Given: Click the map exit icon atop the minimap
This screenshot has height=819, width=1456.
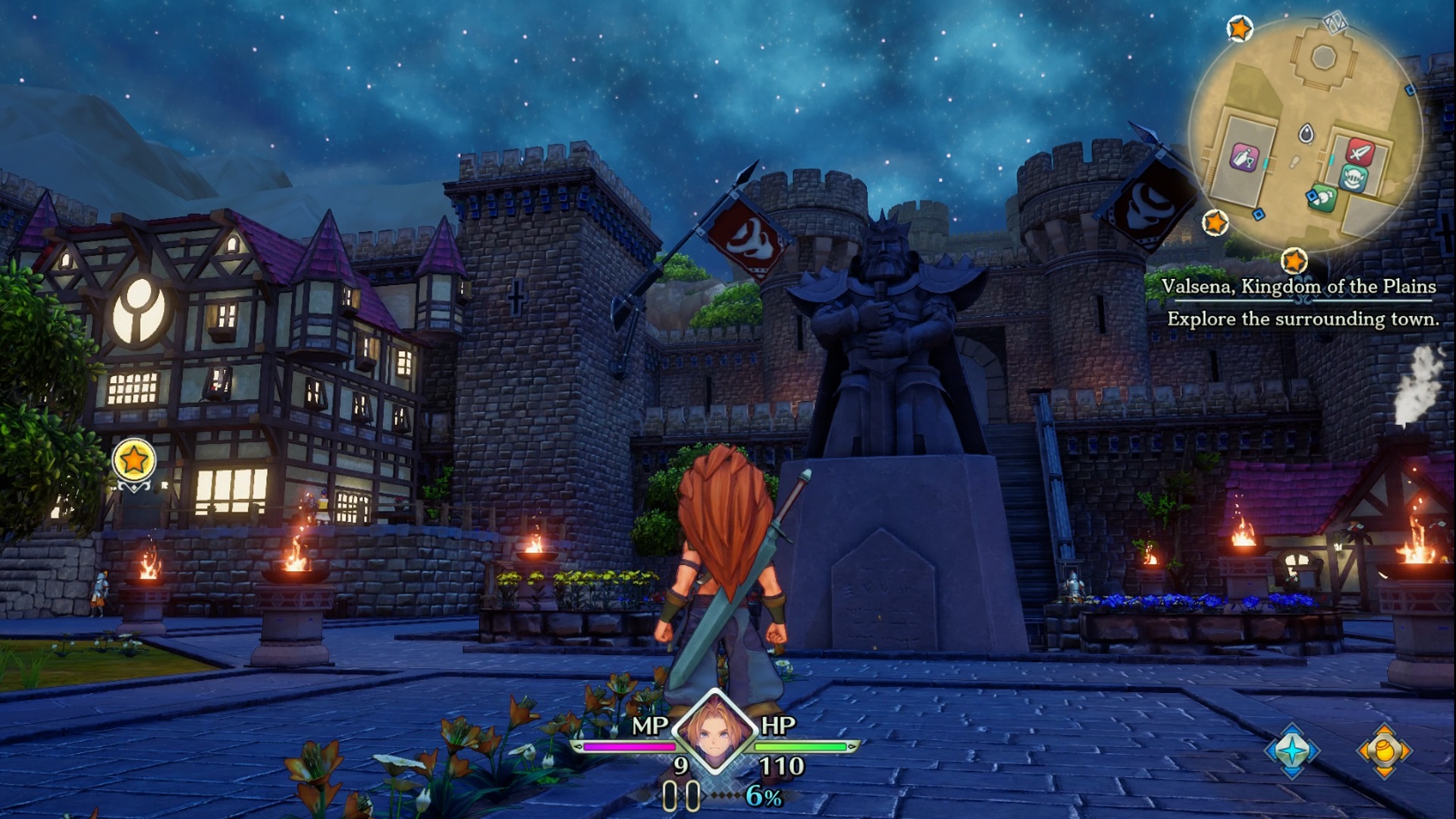Looking at the screenshot, I should point(1333,24).
